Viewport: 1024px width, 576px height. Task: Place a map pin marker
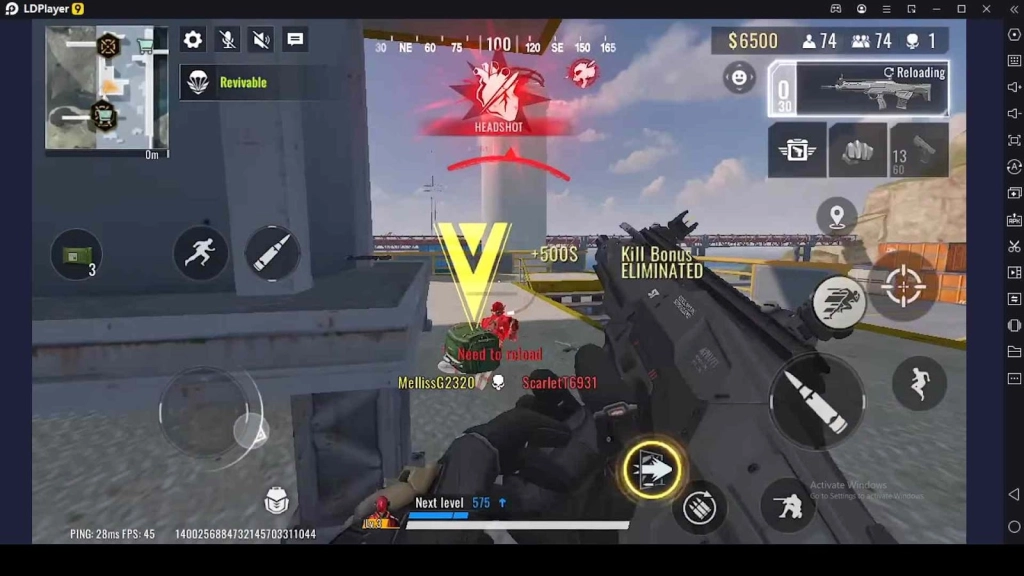pos(836,216)
